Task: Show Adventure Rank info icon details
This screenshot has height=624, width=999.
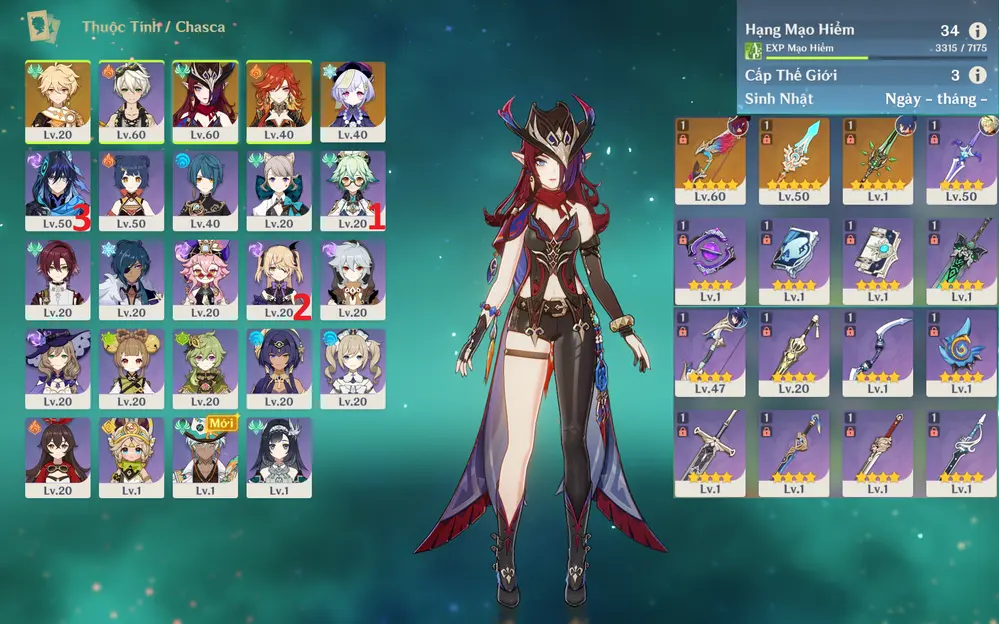Action: pyautogui.click(x=977, y=31)
